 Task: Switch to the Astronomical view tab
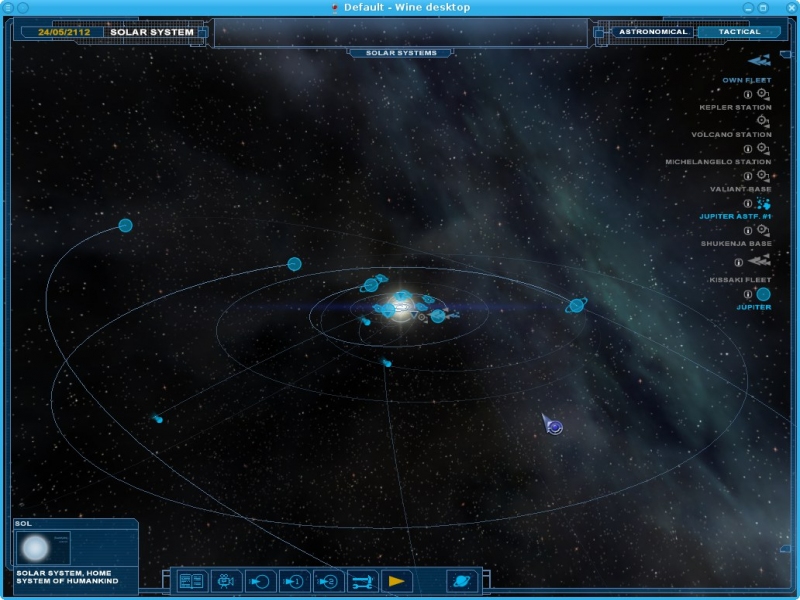(653, 32)
